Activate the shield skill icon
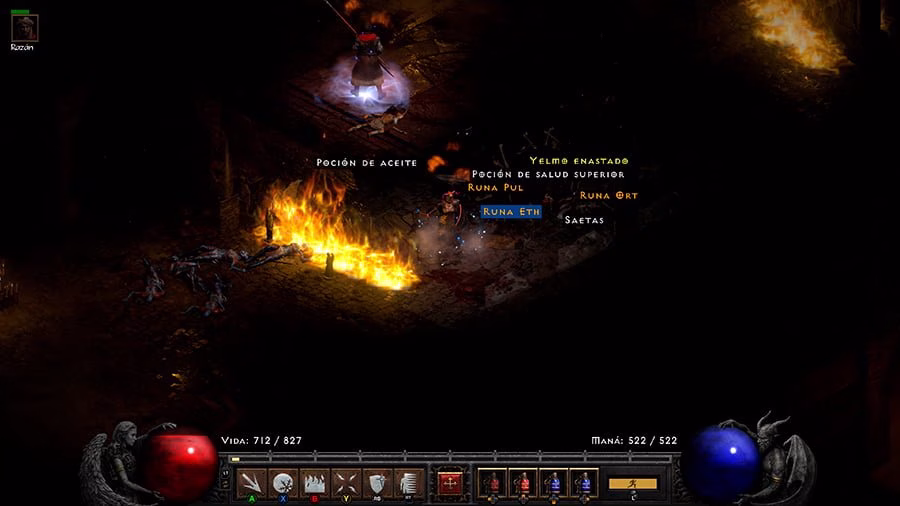The image size is (900, 506). 377,483
